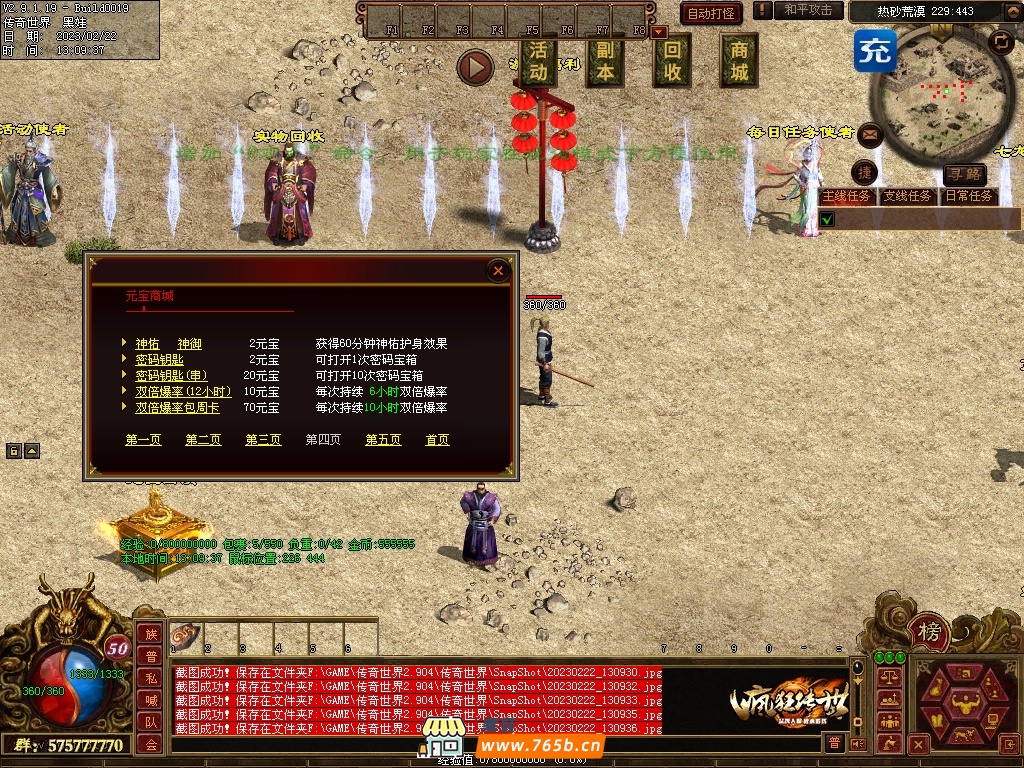Switch to shop page 第三页
This screenshot has height=768, width=1024.
[x=263, y=439]
